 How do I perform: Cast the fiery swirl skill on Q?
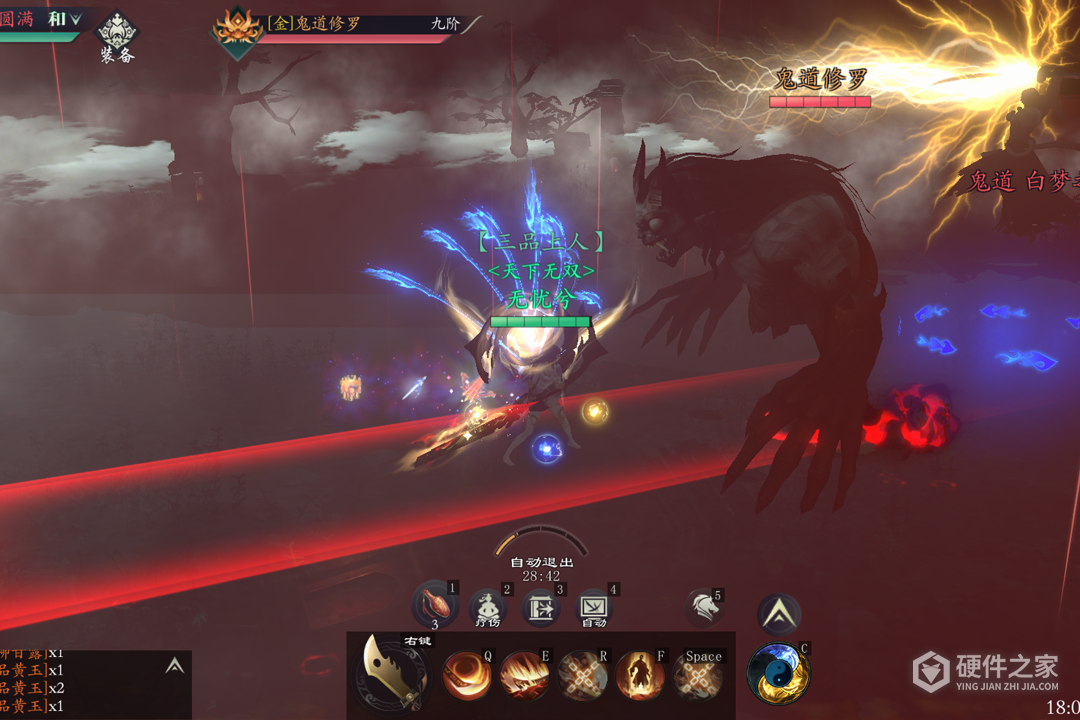click(x=467, y=676)
